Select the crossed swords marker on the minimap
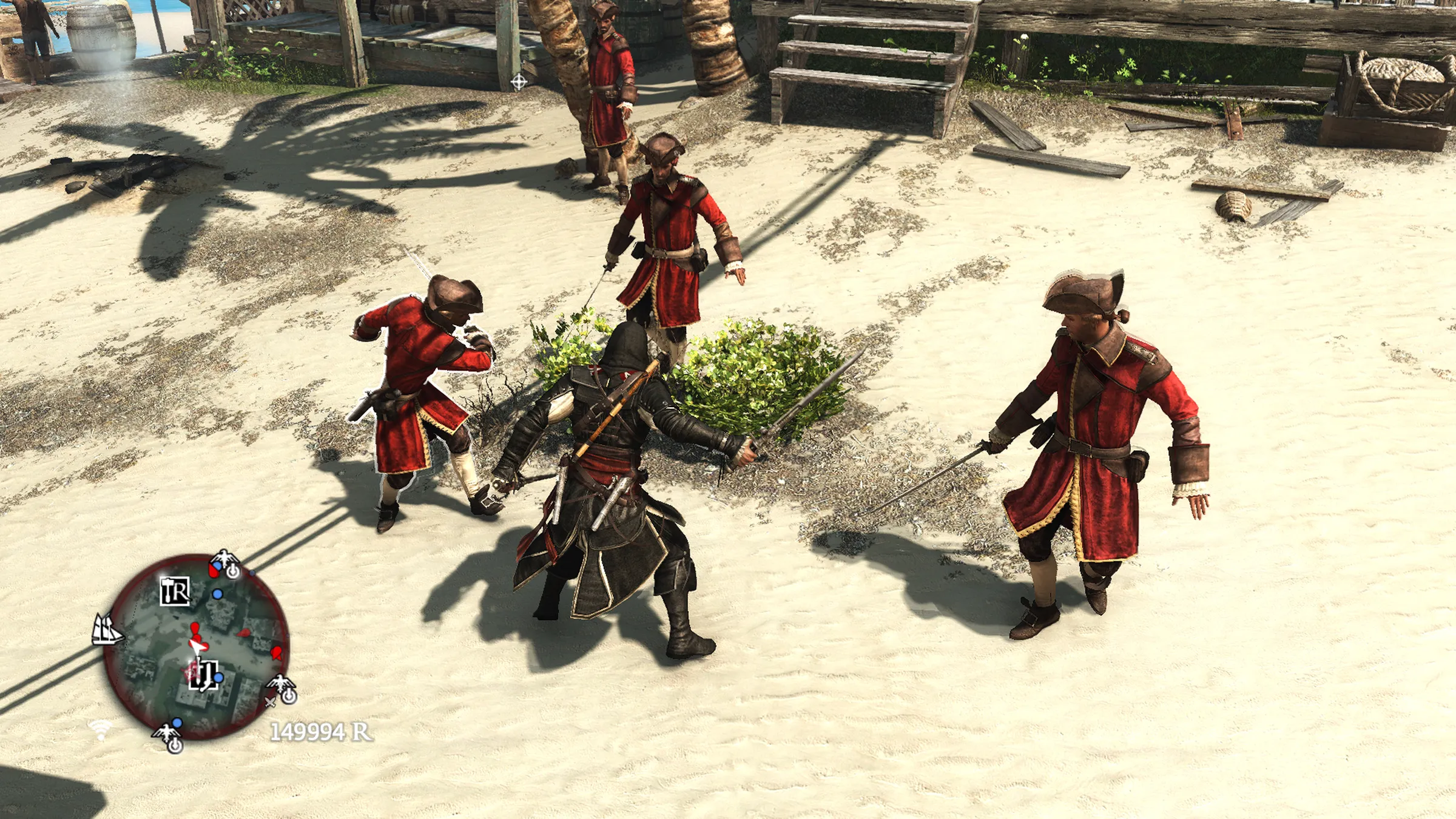Viewport: 1456px width, 819px height. click(x=270, y=702)
